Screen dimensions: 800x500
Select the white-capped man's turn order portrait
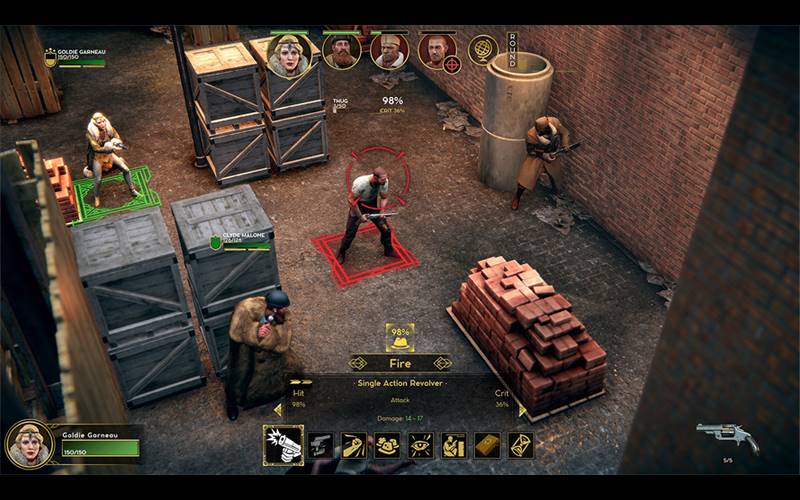tap(389, 51)
